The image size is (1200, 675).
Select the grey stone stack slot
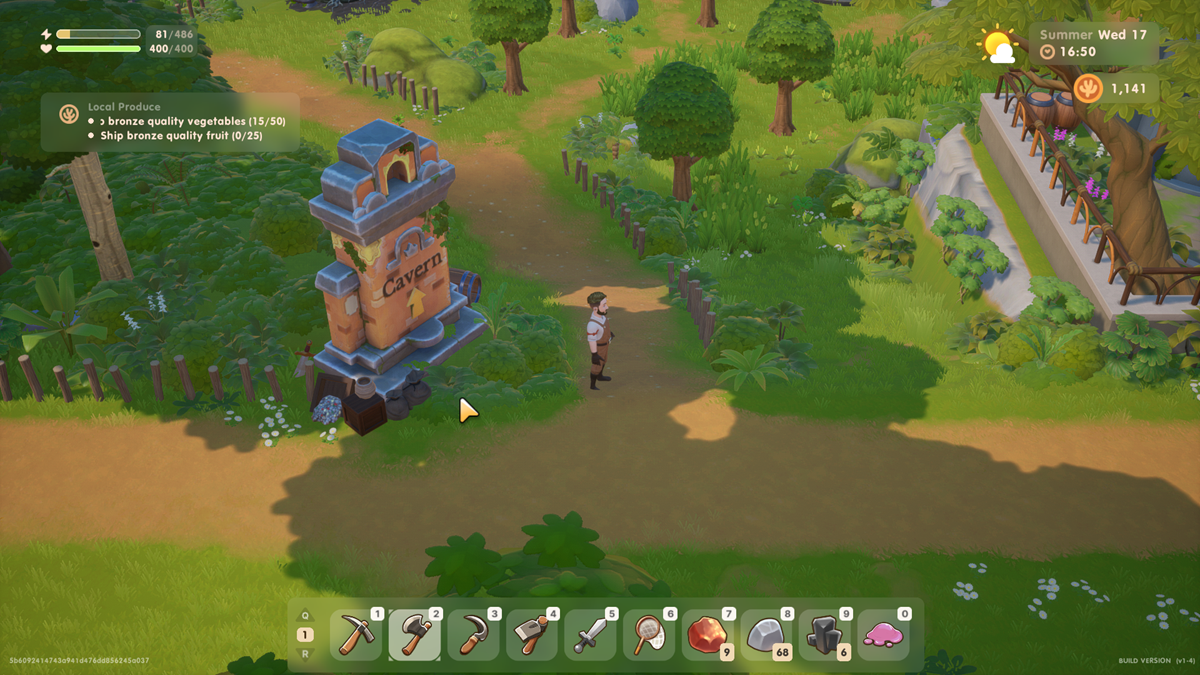click(x=767, y=635)
